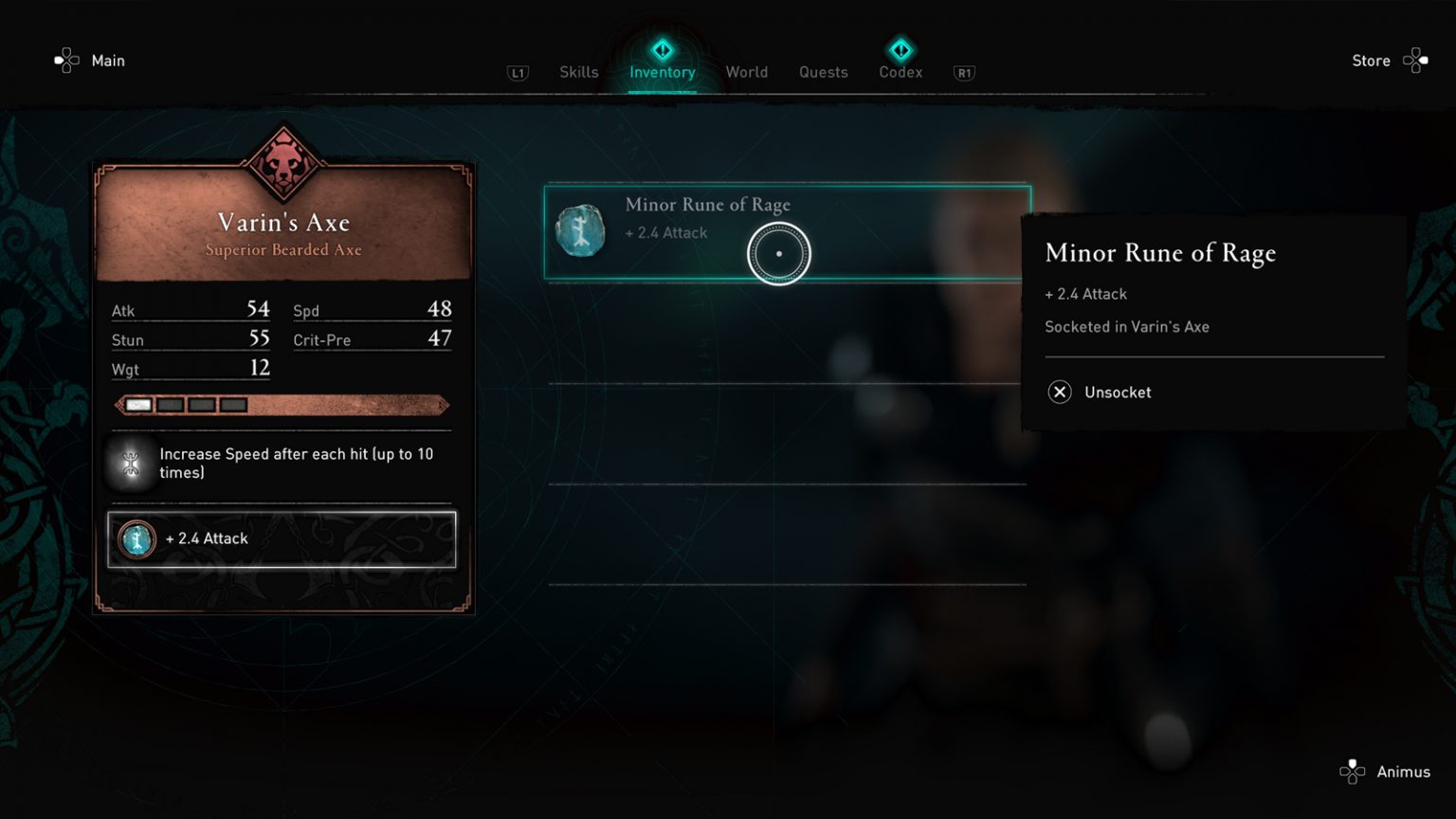The height and width of the screenshot is (819, 1456).
Task: Select the speed increase perk icon
Action: click(132, 464)
